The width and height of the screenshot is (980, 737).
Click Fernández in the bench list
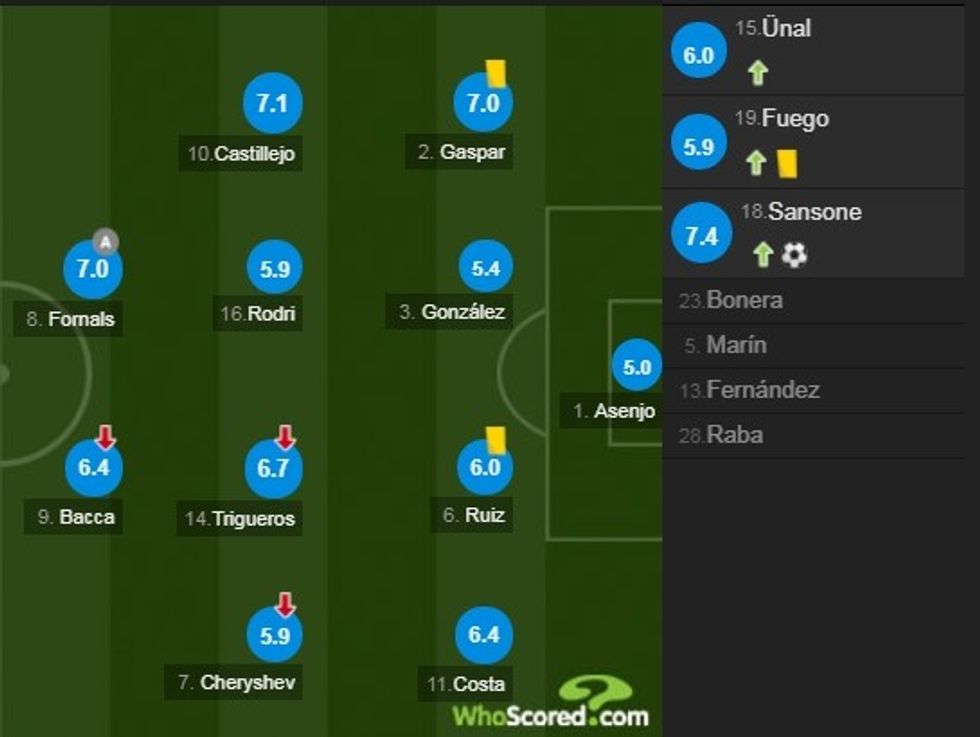click(762, 390)
